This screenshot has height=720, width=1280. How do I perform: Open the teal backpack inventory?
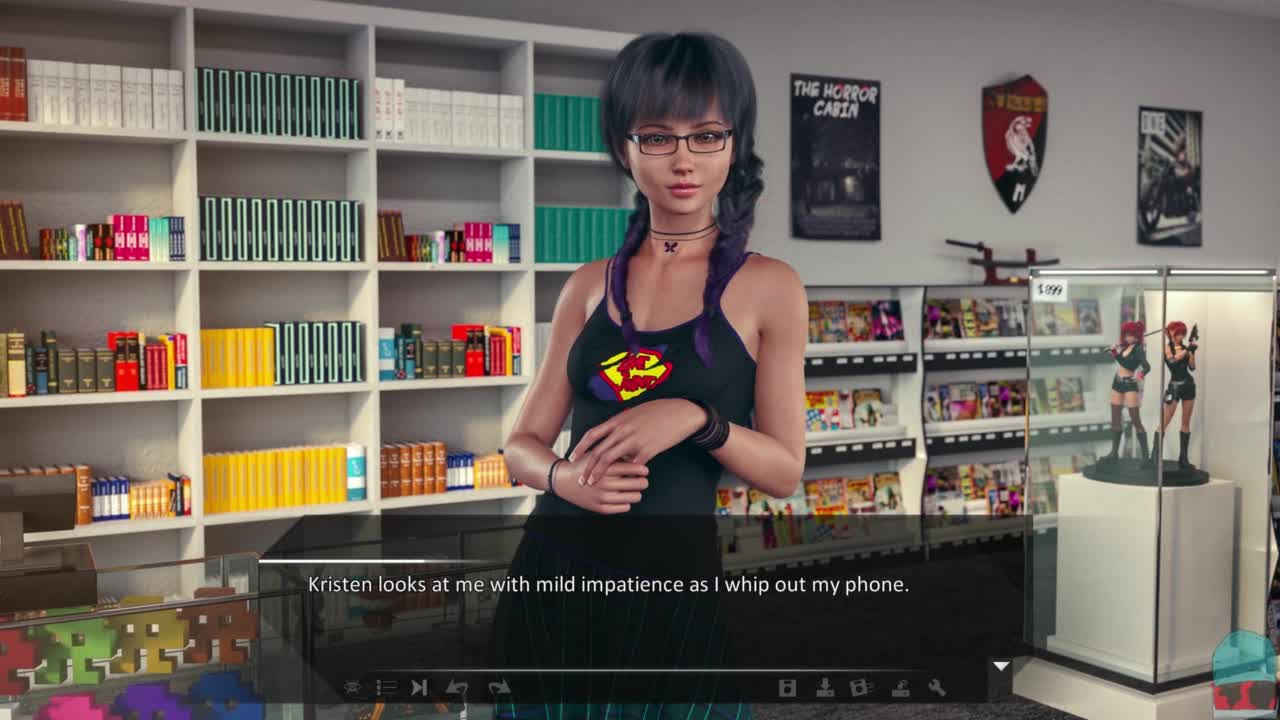pos(1244,670)
